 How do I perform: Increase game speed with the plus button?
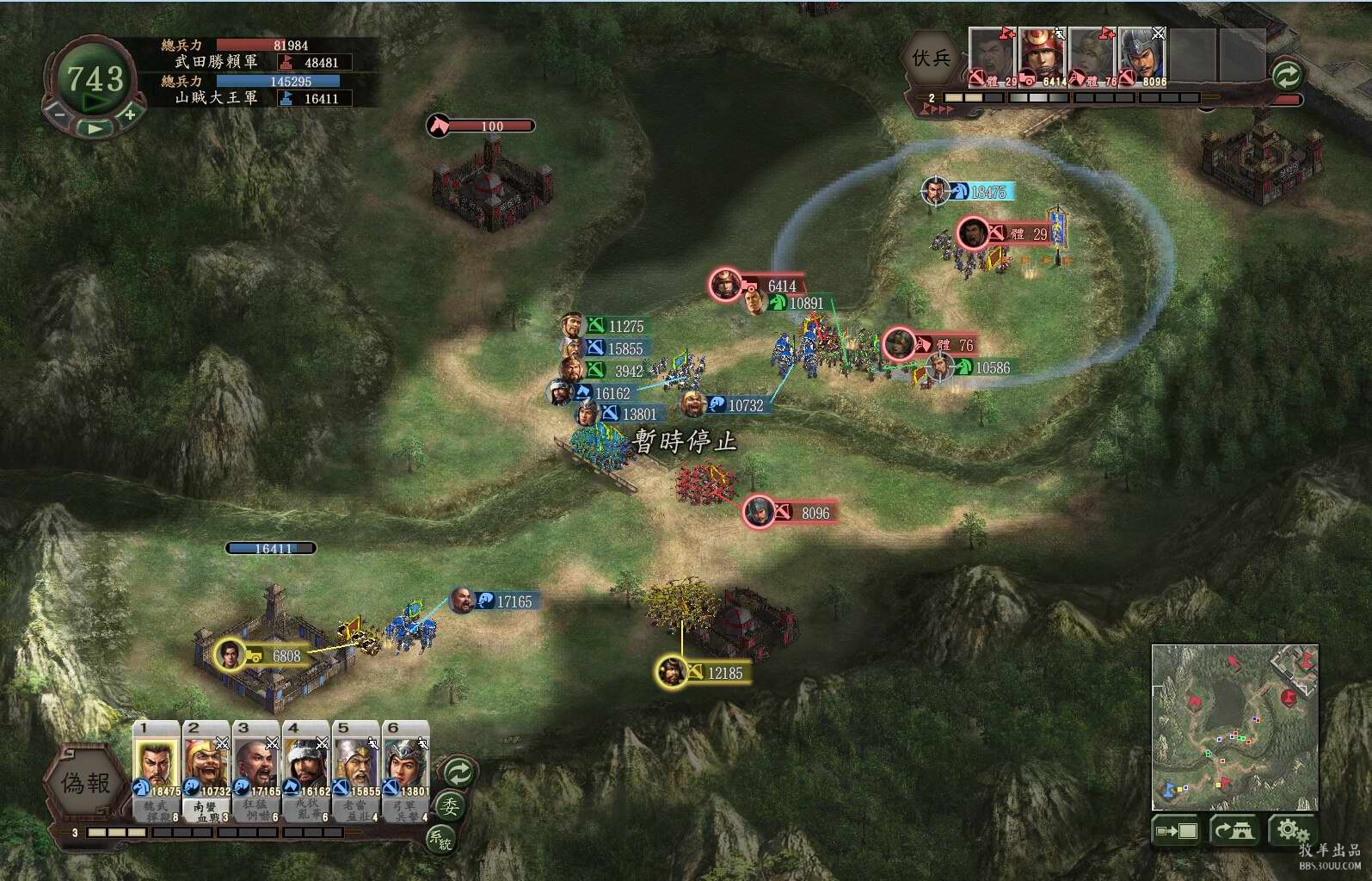coord(130,114)
